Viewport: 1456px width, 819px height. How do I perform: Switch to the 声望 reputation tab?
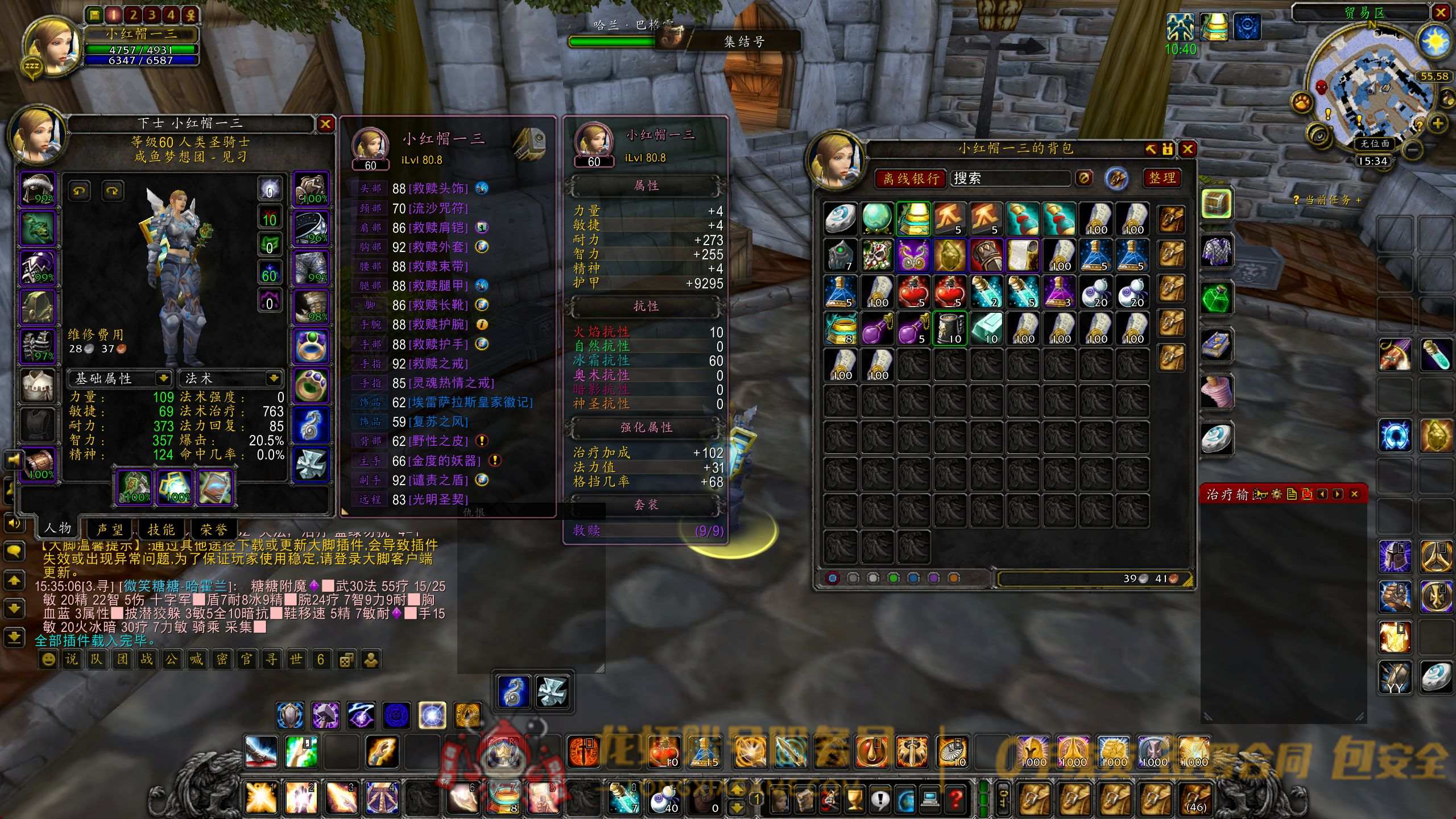[x=110, y=530]
